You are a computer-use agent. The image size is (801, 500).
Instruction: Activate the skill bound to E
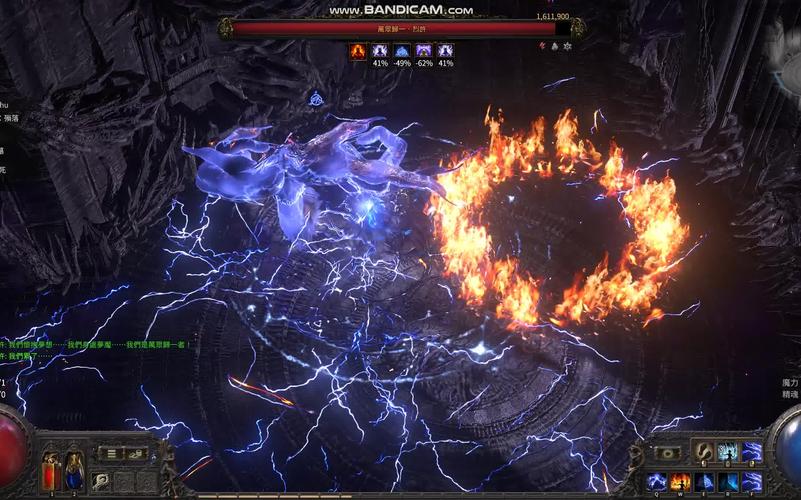[706, 481]
